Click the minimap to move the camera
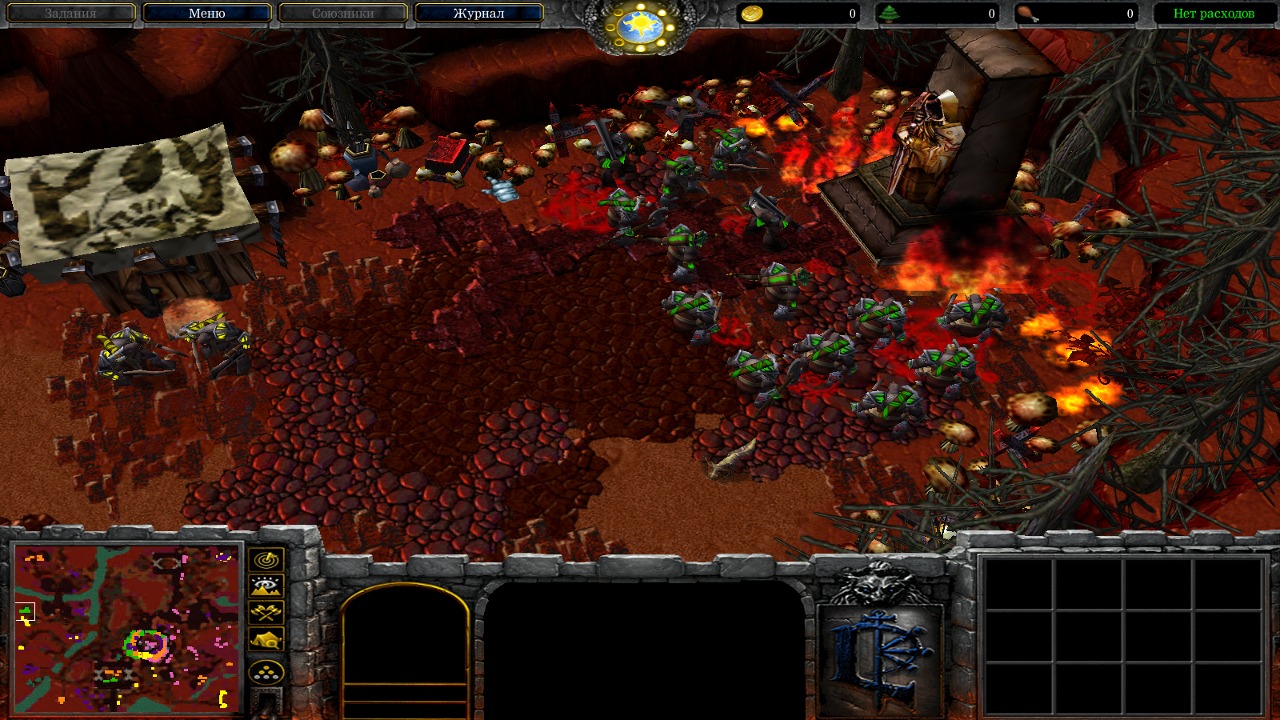Screen dimensions: 1280x720 pyautogui.click(x=127, y=627)
